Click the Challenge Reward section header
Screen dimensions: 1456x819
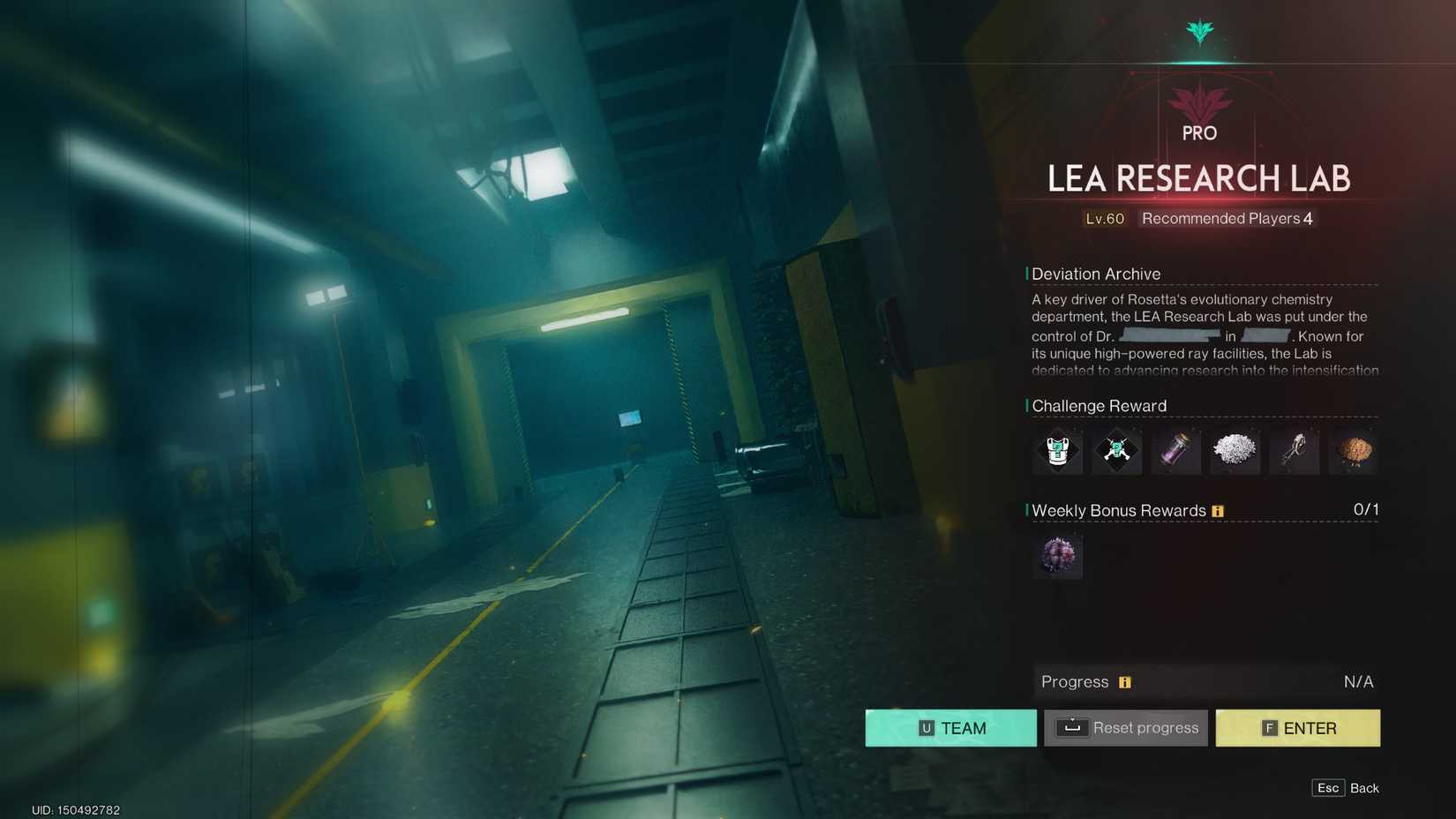click(x=1100, y=406)
